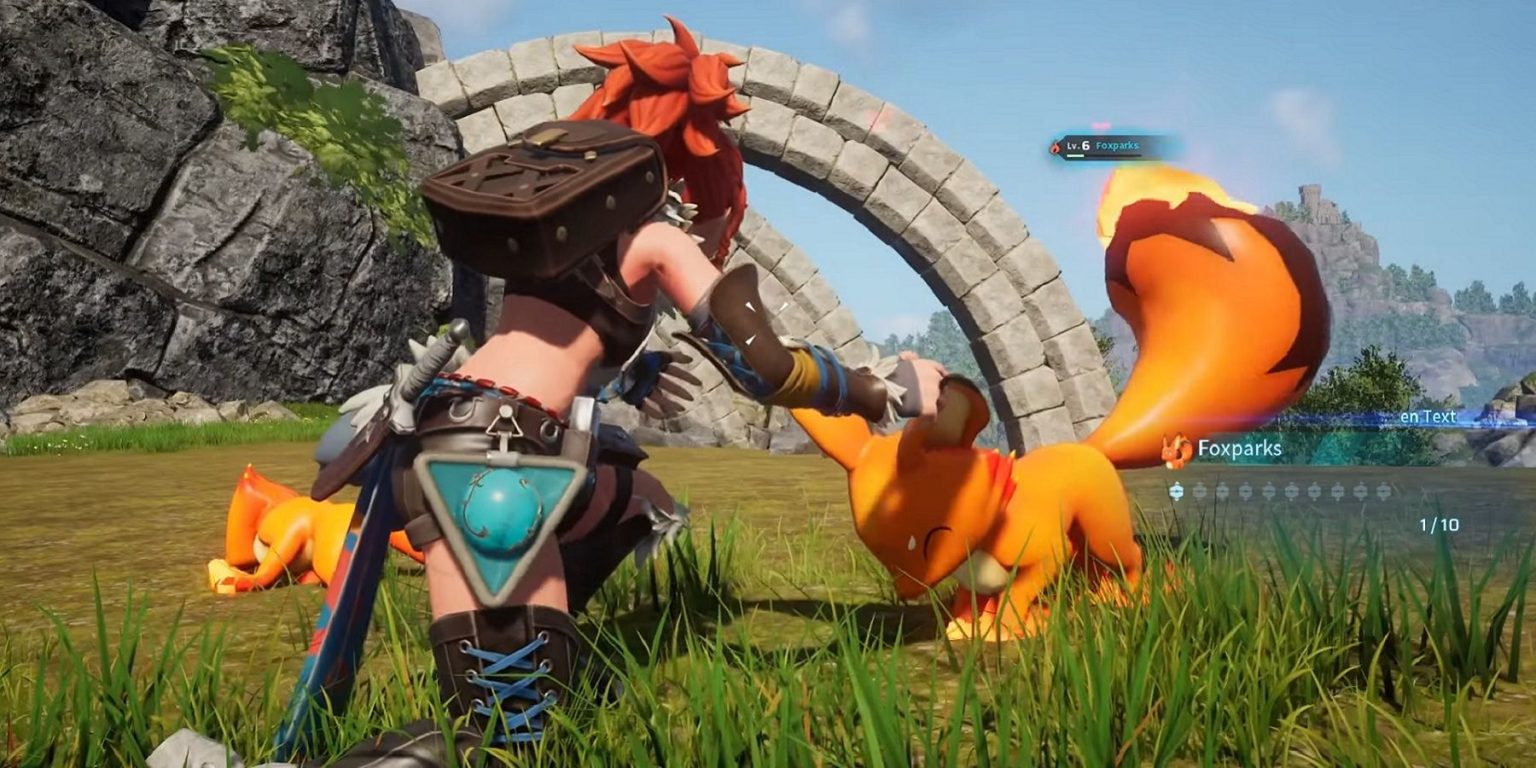Click the Lv. 6 level label
The height and width of the screenshot is (768, 1536).
[x=1078, y=146]
